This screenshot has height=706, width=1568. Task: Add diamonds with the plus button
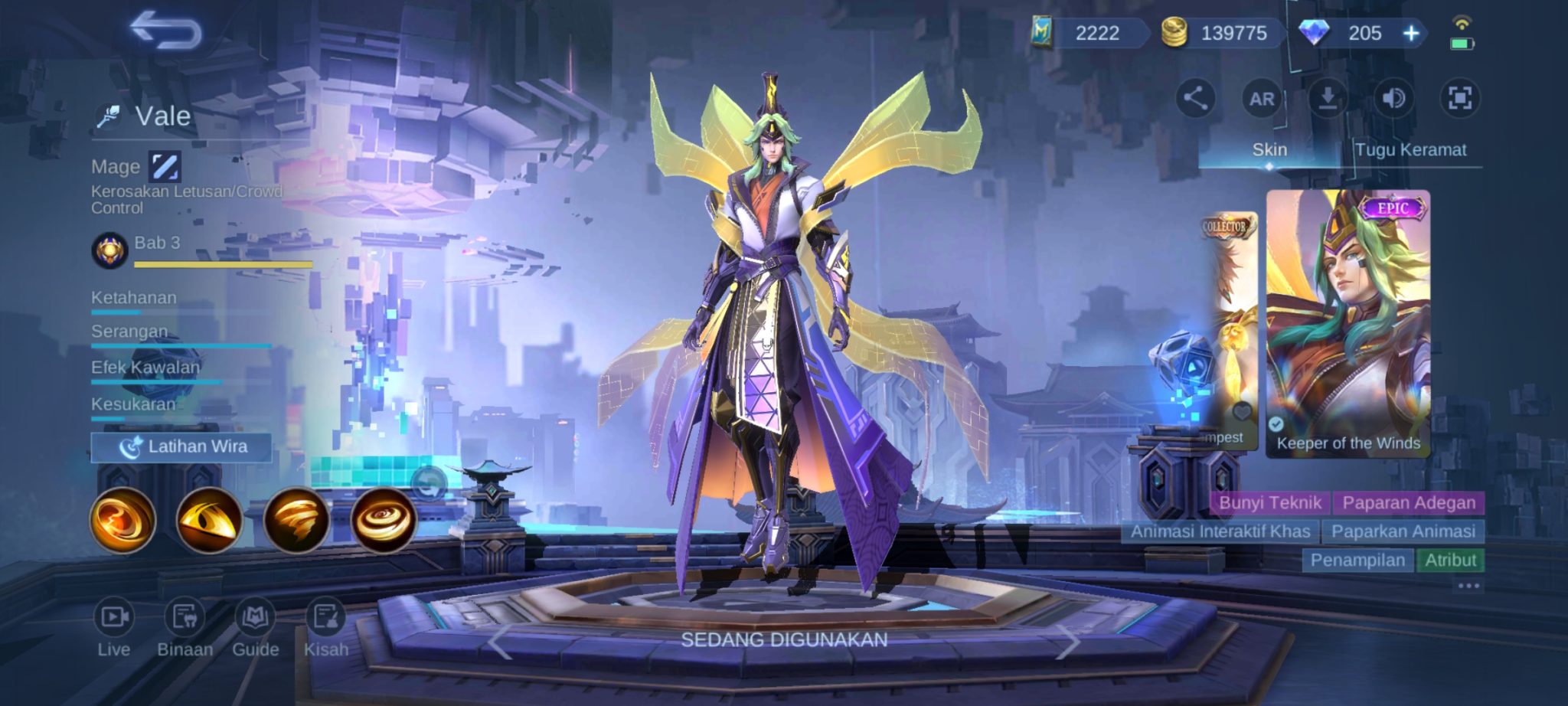1411,33
